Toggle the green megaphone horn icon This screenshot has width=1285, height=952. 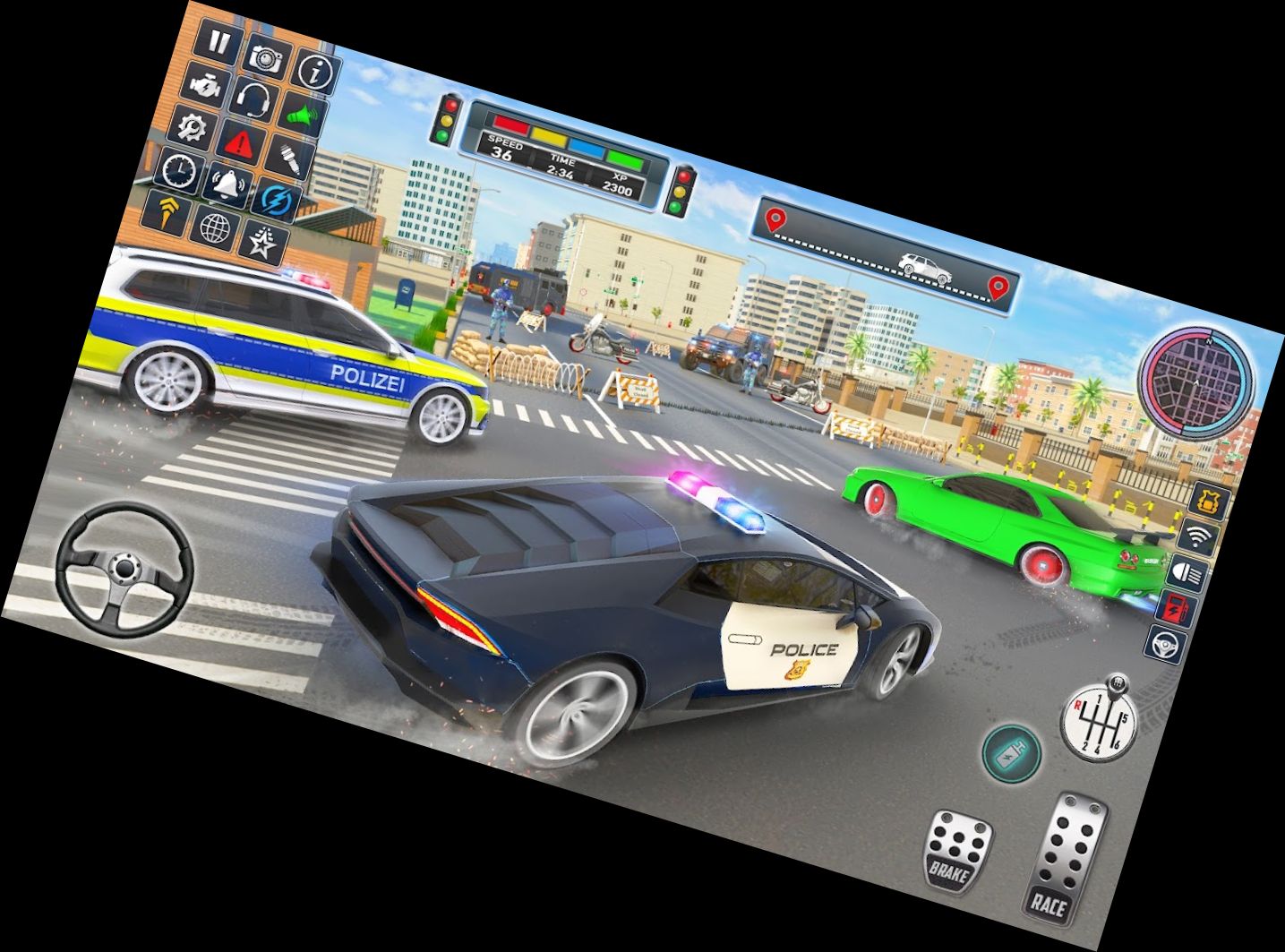click(302, 116)
